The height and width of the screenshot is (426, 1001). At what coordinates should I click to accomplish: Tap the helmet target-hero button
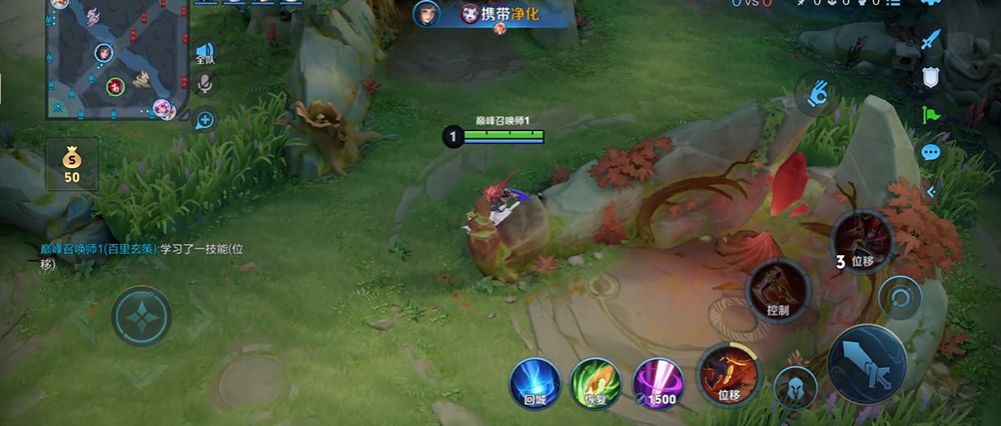pos(796,387)
